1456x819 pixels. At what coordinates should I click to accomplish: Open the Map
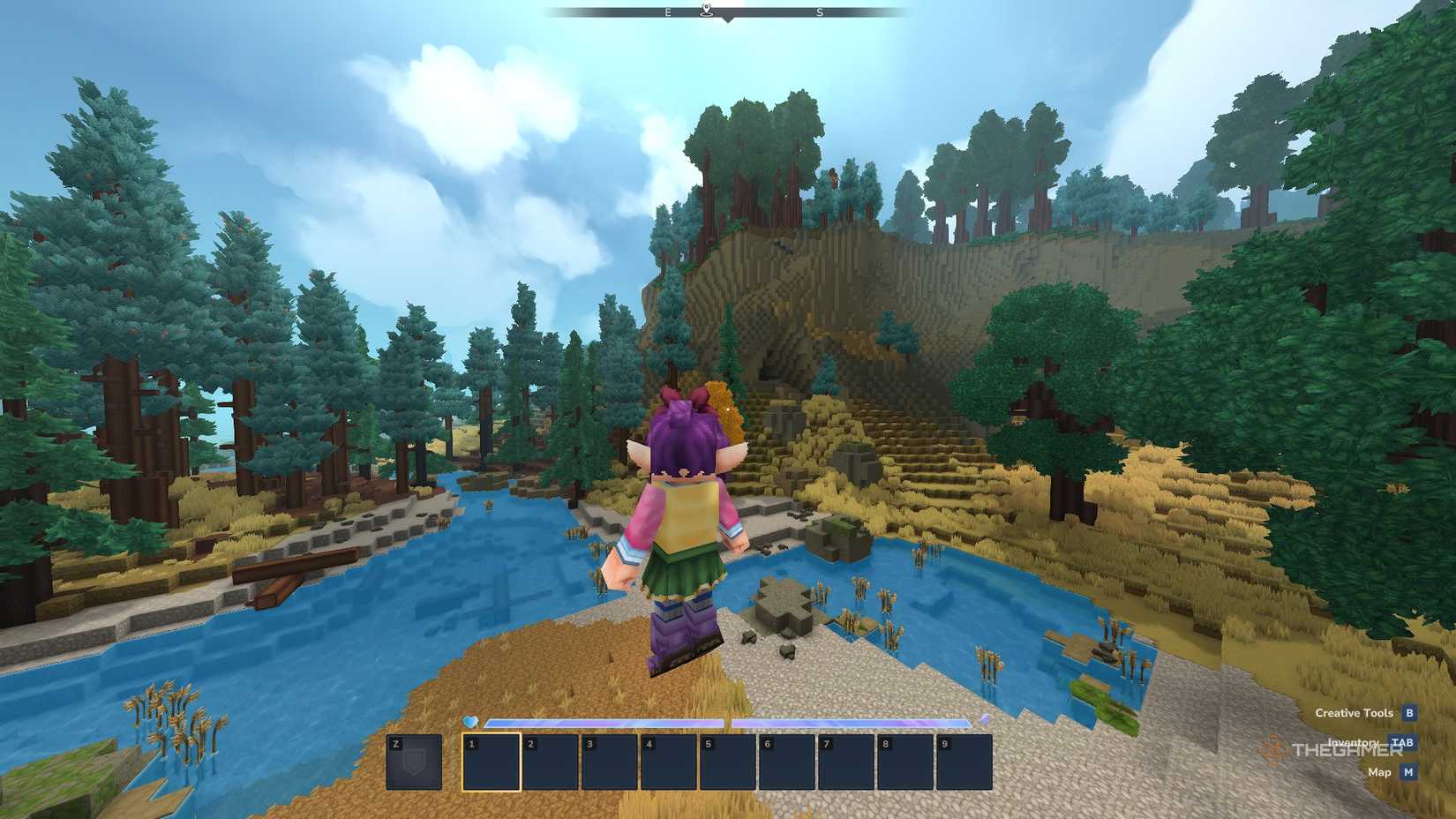[x=1379, y=772]
